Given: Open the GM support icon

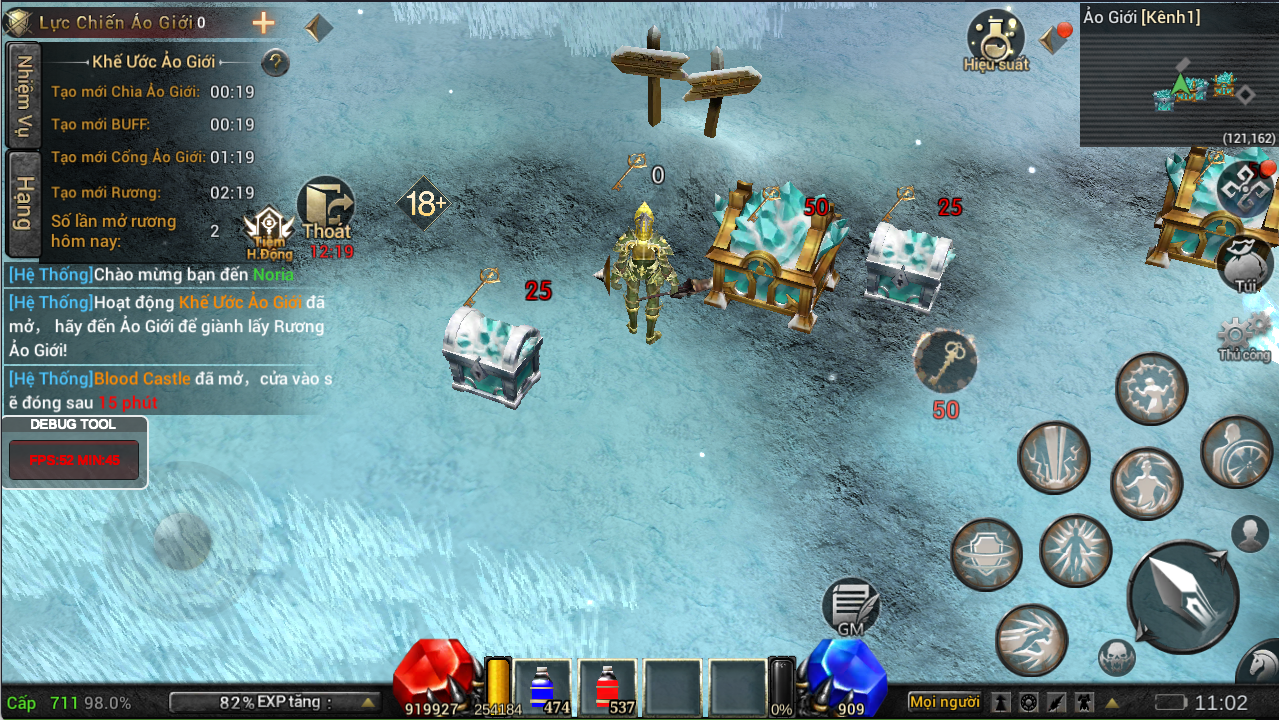Looking at the screenshot, I should tap(851, 606).
